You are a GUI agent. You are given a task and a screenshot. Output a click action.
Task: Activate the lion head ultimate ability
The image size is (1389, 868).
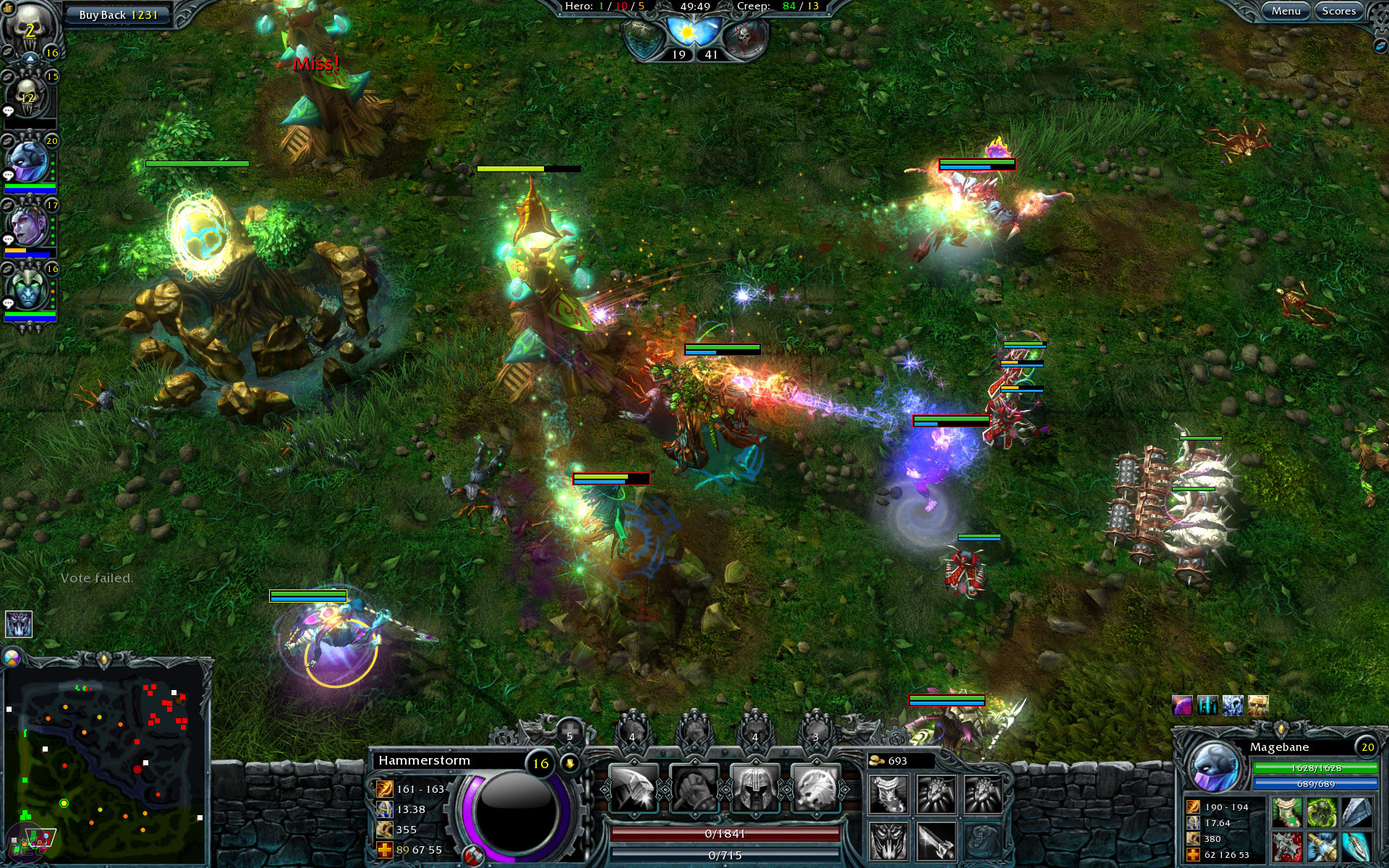(x=815, y=790)
